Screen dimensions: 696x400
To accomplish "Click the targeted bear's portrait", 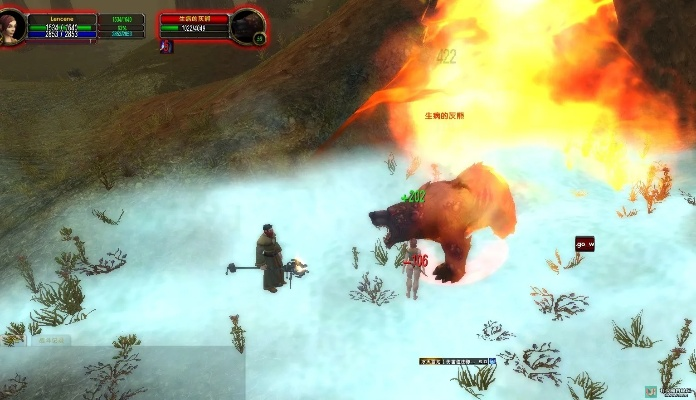I will 246,25.
